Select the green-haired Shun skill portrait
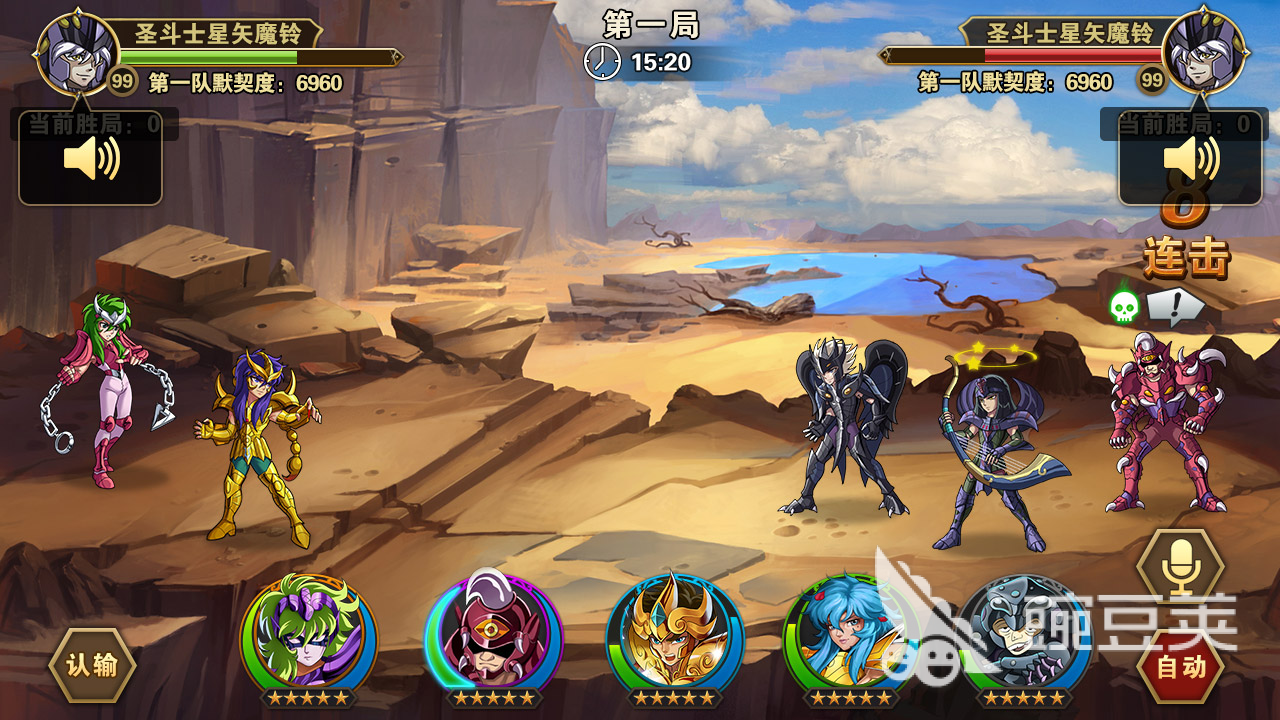Image resolution: width=1280 pixels, height=720 pixels. [309, 635]
